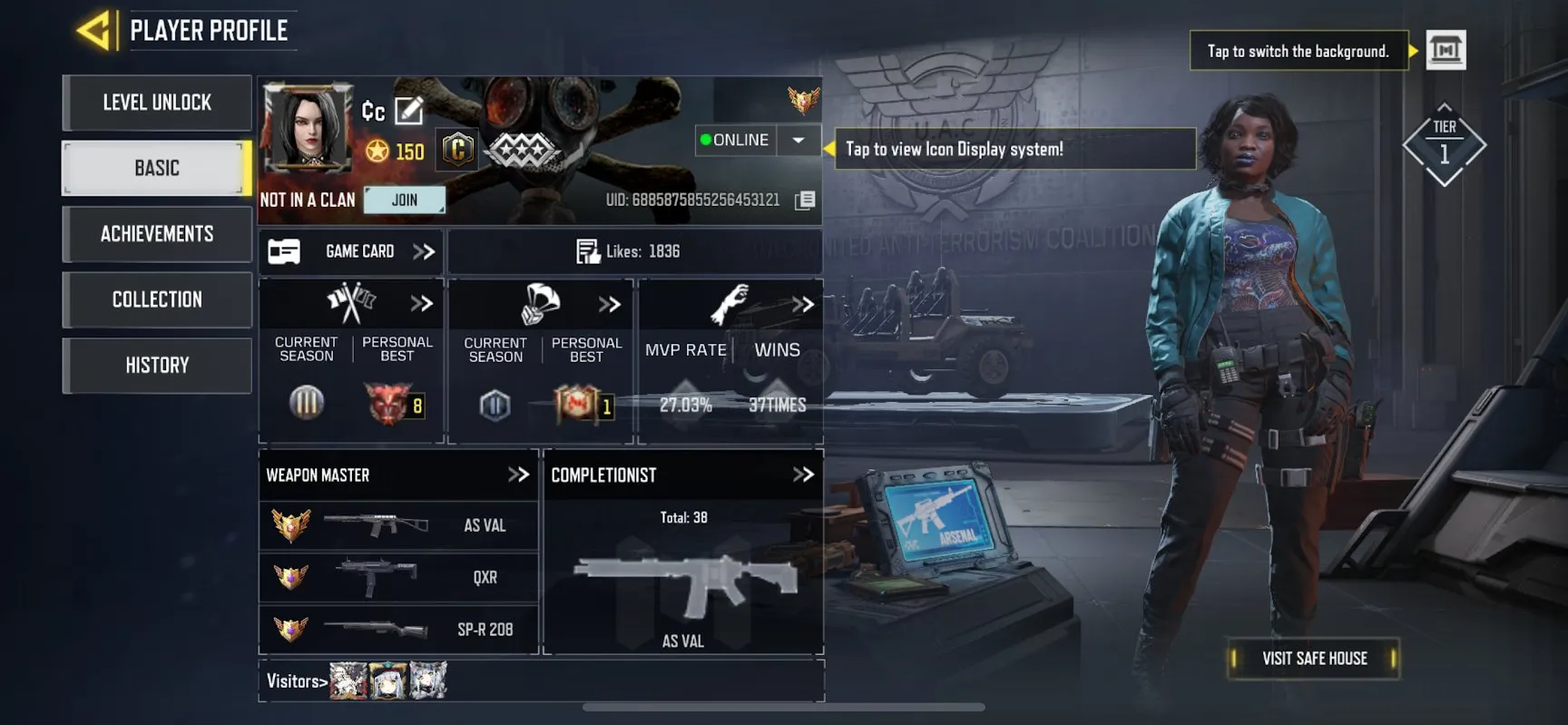Tap the background switcher icon top right
The height and width of the screenshot is (725, 1568).
click(1446, 50)
